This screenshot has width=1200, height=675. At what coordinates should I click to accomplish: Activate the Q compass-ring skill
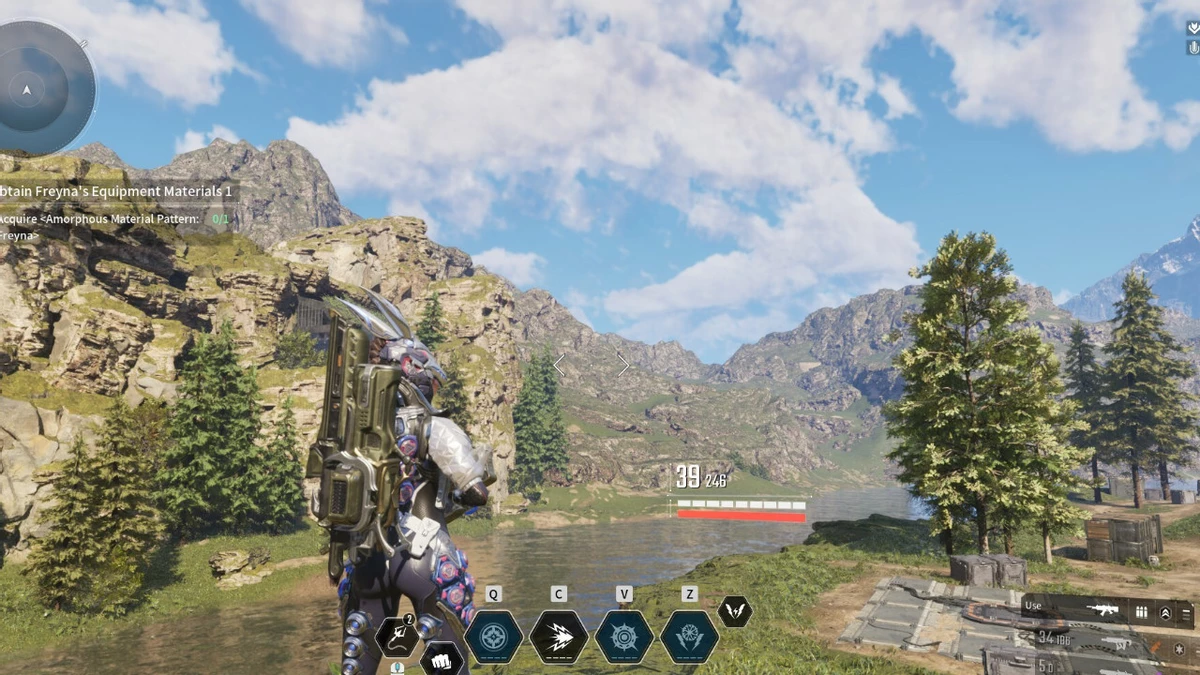493,636
